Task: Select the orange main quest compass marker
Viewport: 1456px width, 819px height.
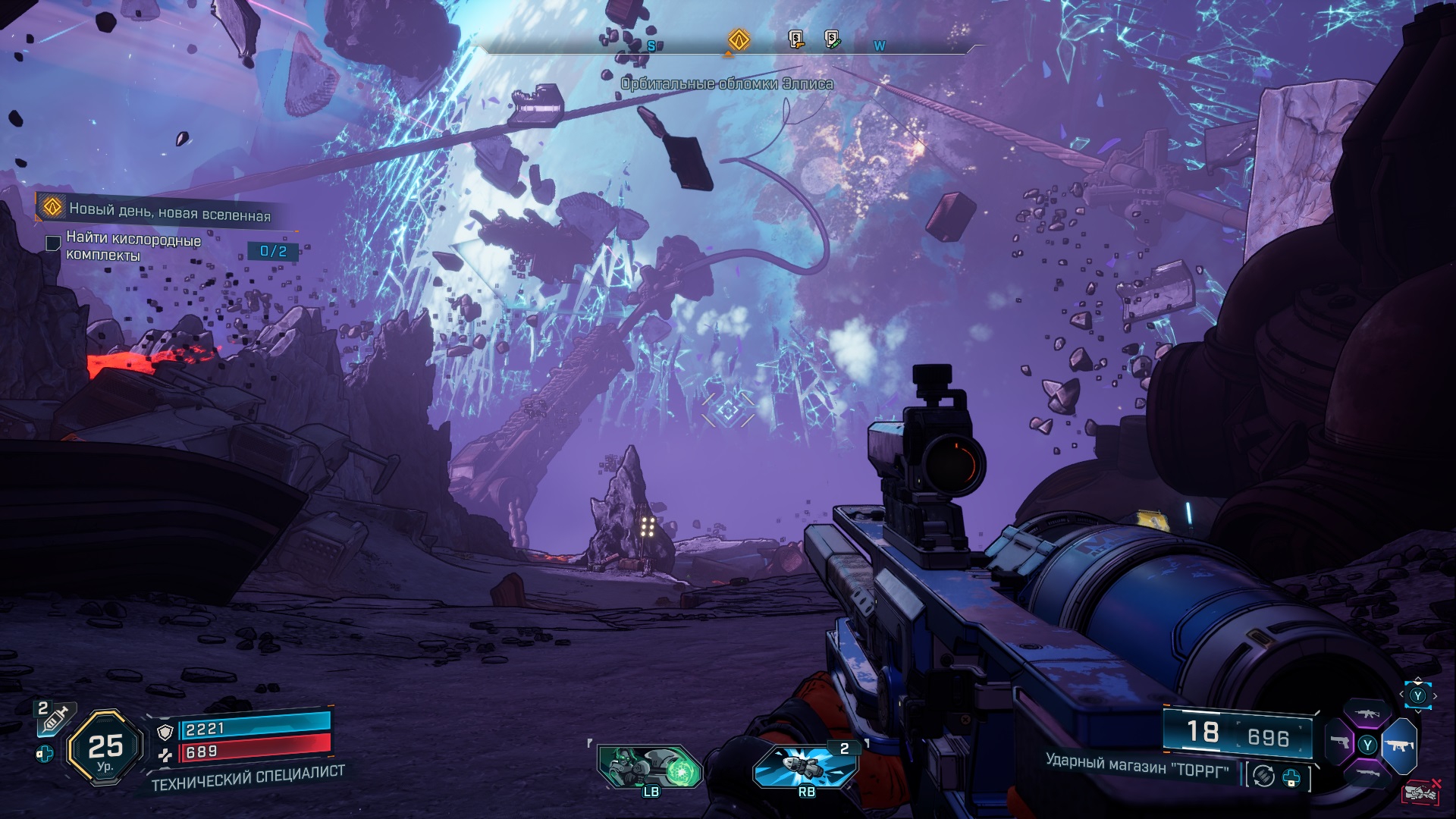Action: (x=739, y=39)
